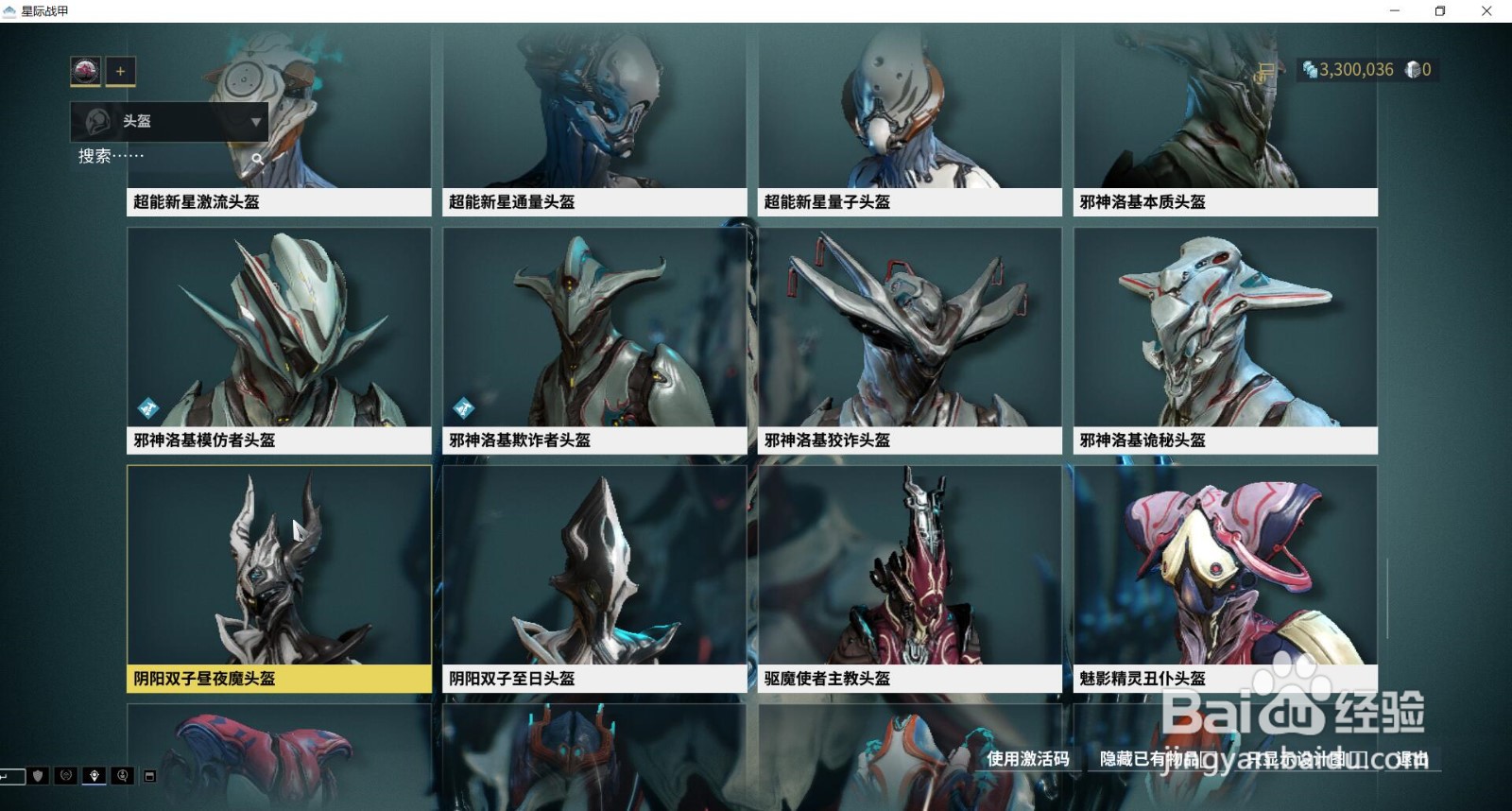Expand the loadout selector next to the plus button
The height and width of the screenshot is (811, 1512).
click(x=87, y=71)
